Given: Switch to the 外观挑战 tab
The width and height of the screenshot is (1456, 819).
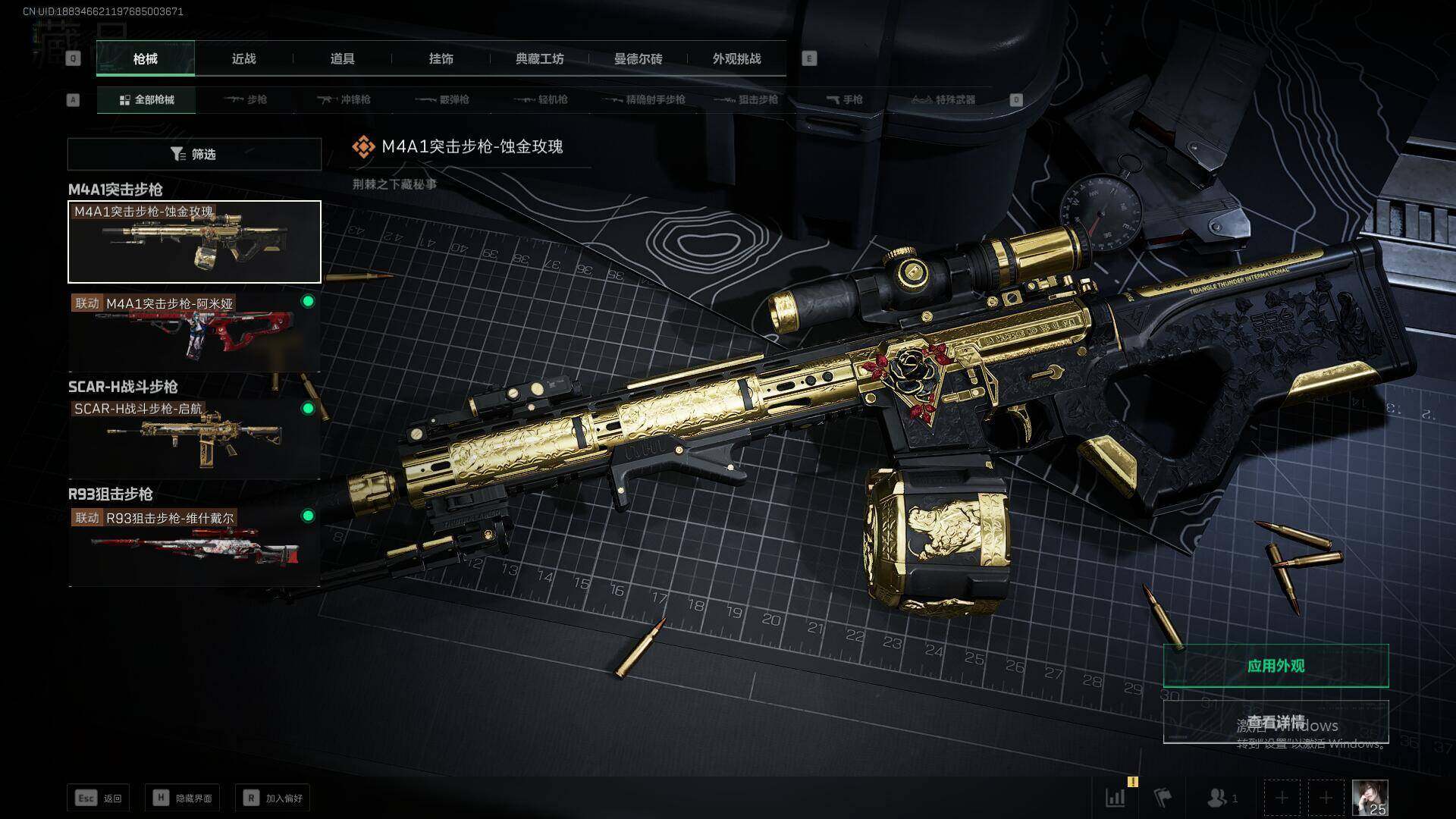Looking at the screenshot, I should (736, 59).
